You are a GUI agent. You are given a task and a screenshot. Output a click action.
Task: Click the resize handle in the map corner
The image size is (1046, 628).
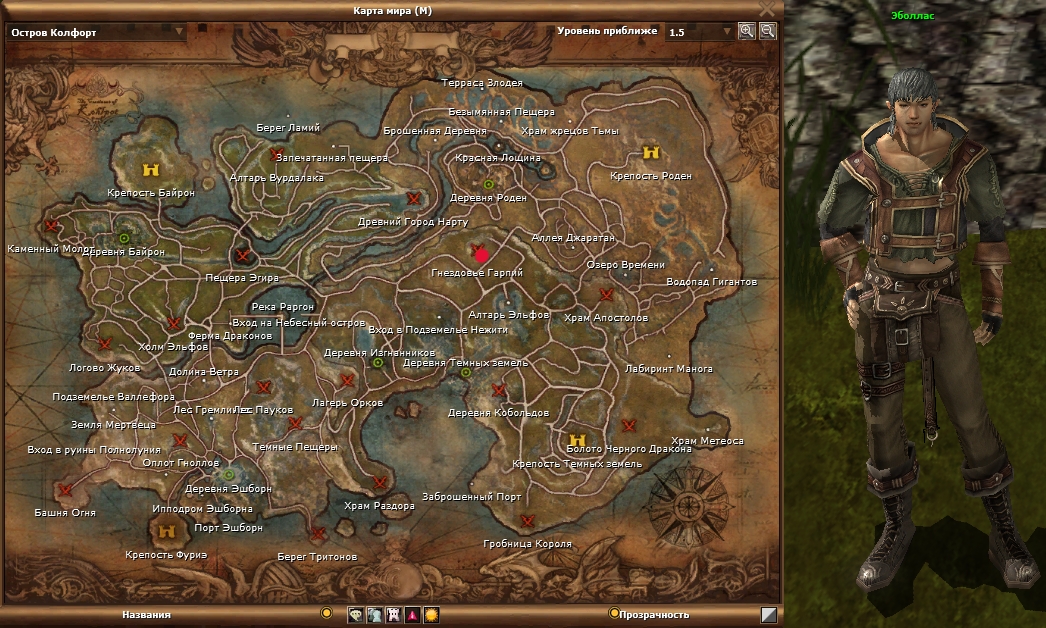tap(768, 614)
